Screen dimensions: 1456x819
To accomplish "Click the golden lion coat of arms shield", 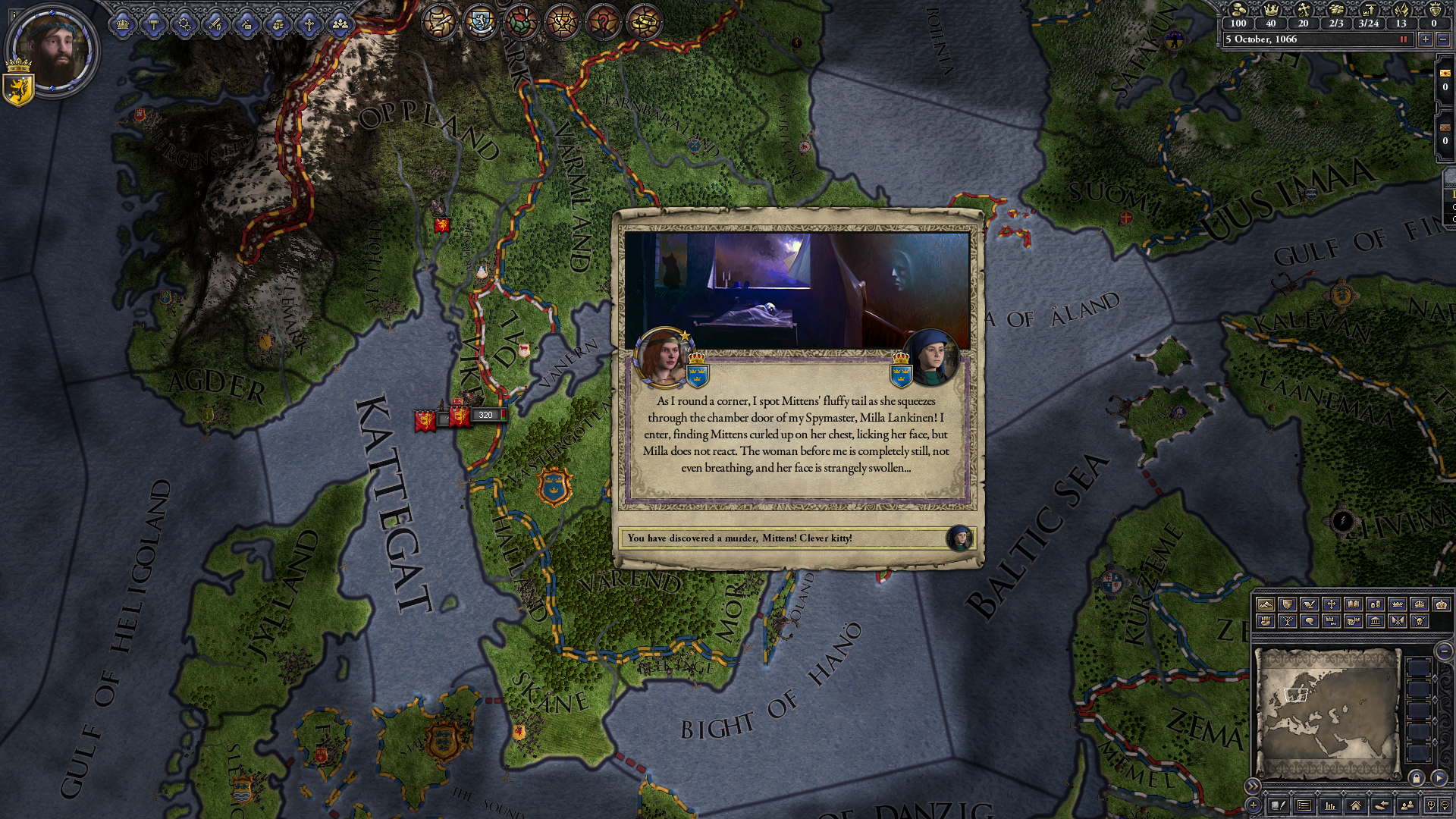I will point(18,87).
